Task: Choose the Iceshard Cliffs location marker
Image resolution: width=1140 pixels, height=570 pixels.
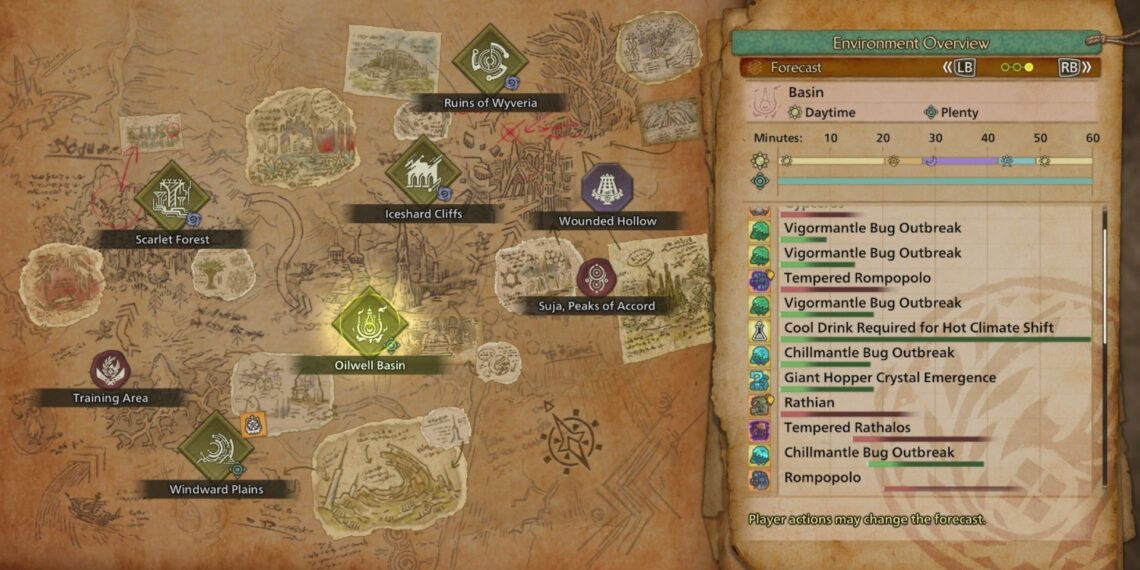Action: pos(422,171)
